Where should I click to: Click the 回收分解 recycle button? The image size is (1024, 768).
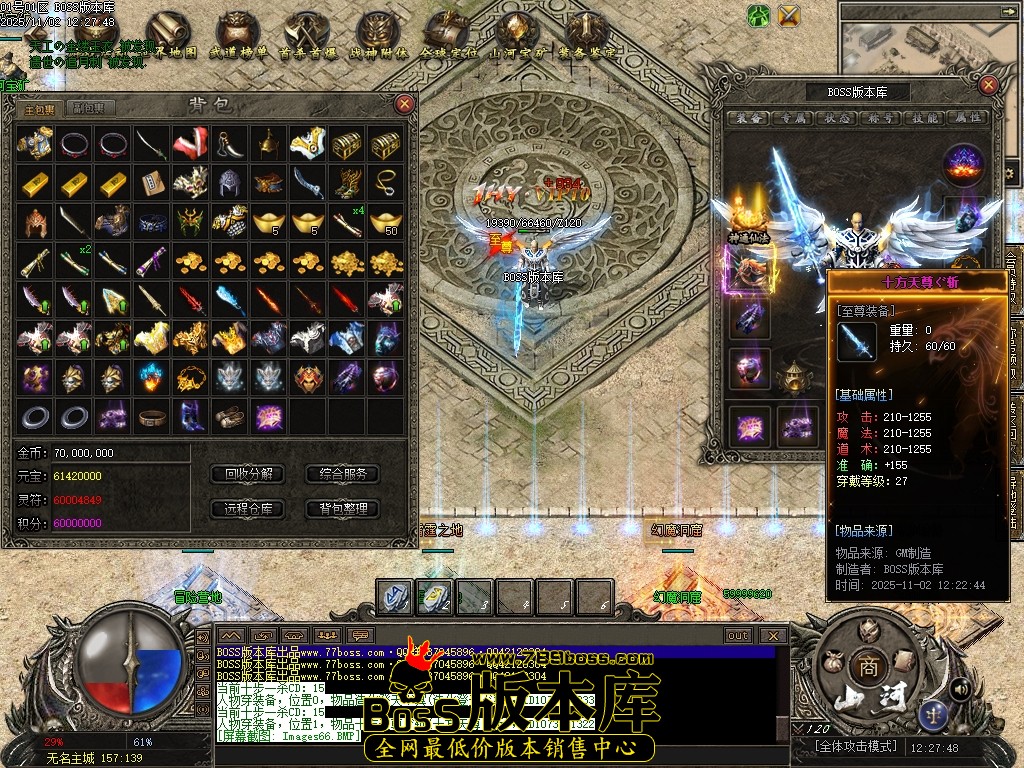(x=249, y=474)
